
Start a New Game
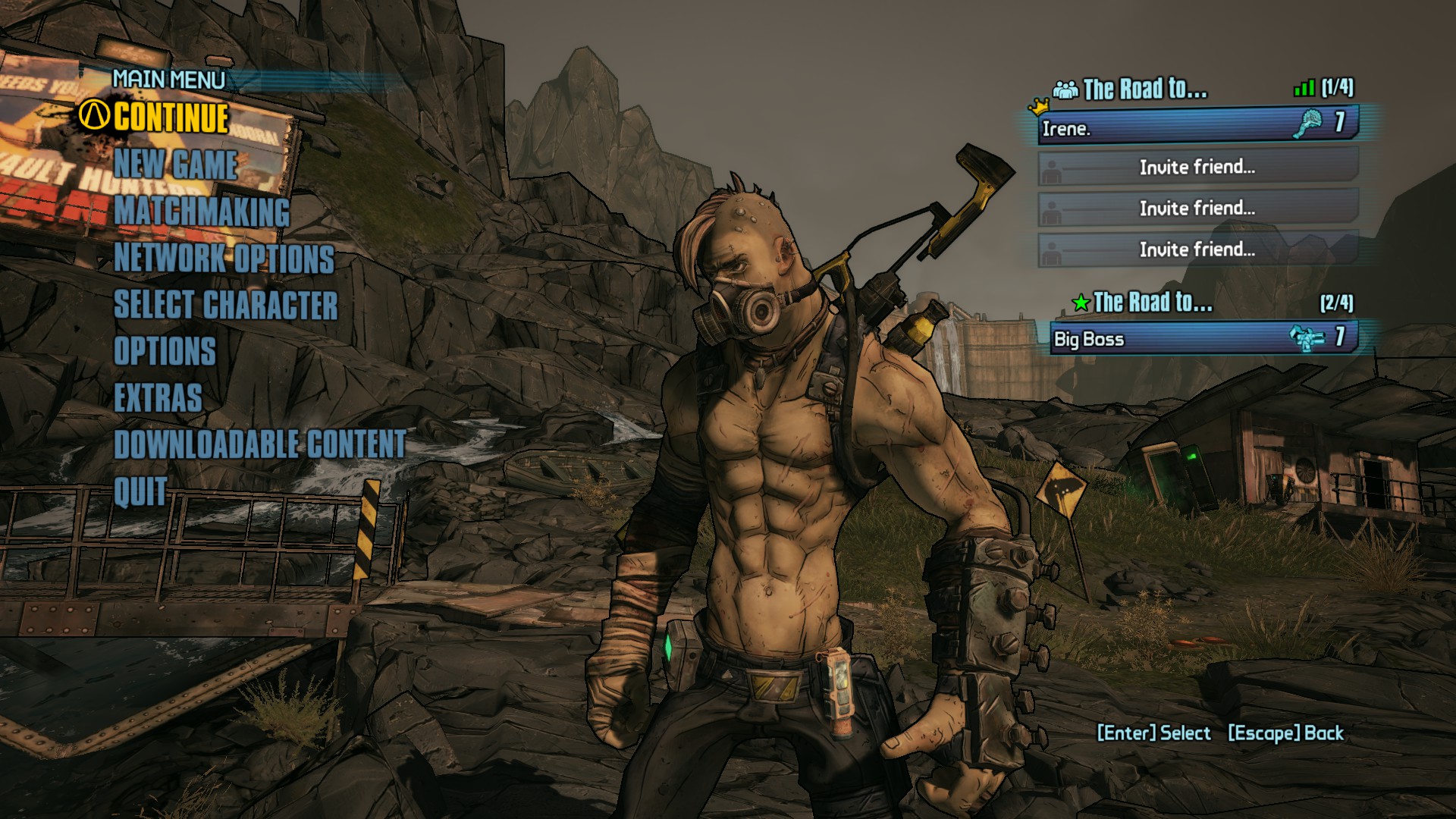[176, 165]
